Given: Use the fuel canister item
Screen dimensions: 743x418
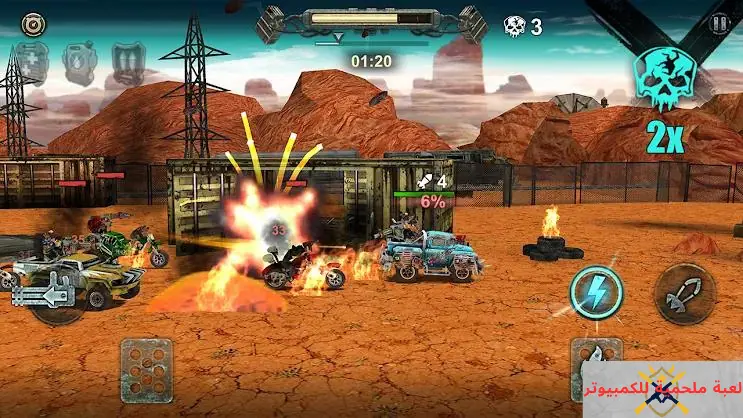Looking at the screenshot, I should click(79, 63).
